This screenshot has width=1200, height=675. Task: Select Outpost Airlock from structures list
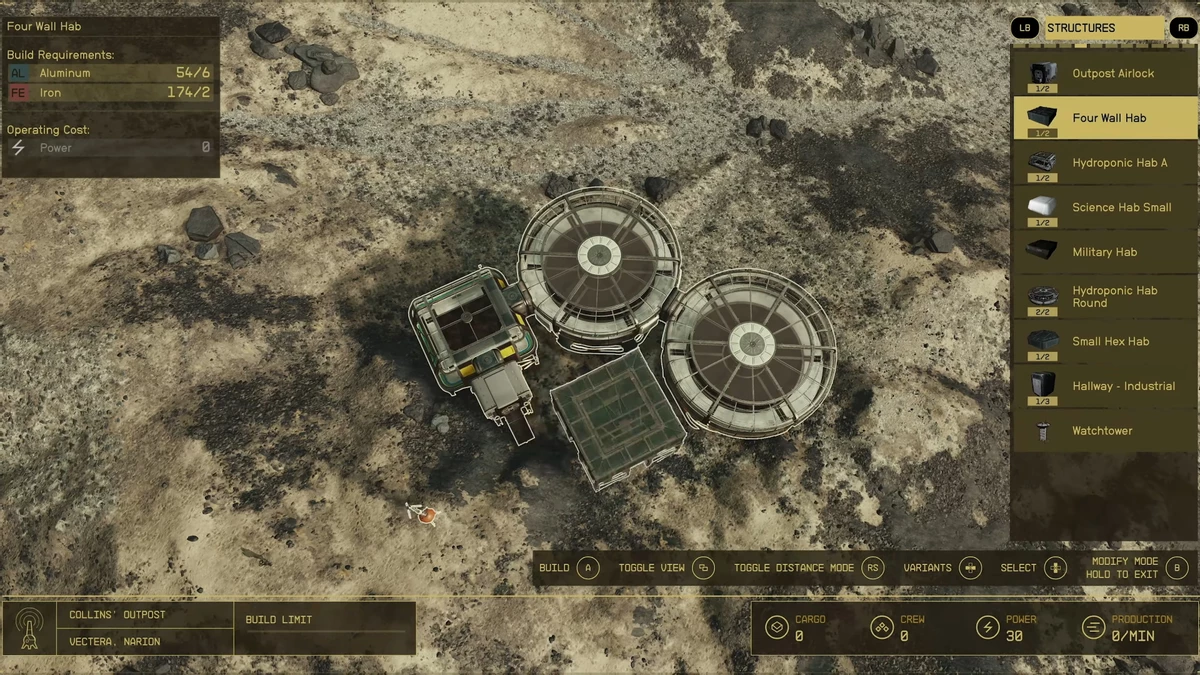(x=1105, y=73)
